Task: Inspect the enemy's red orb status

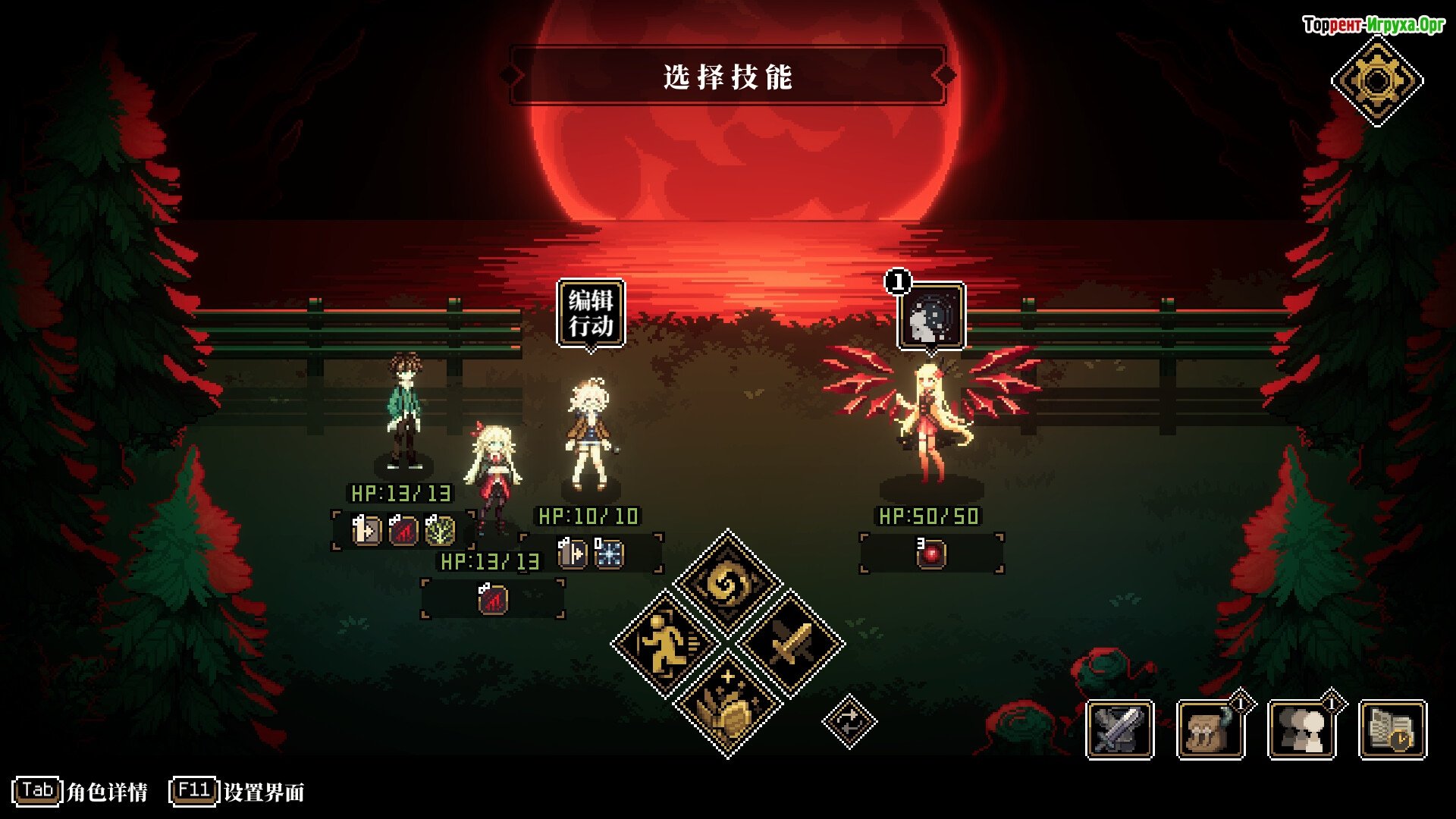Action: tap(931, 554)
